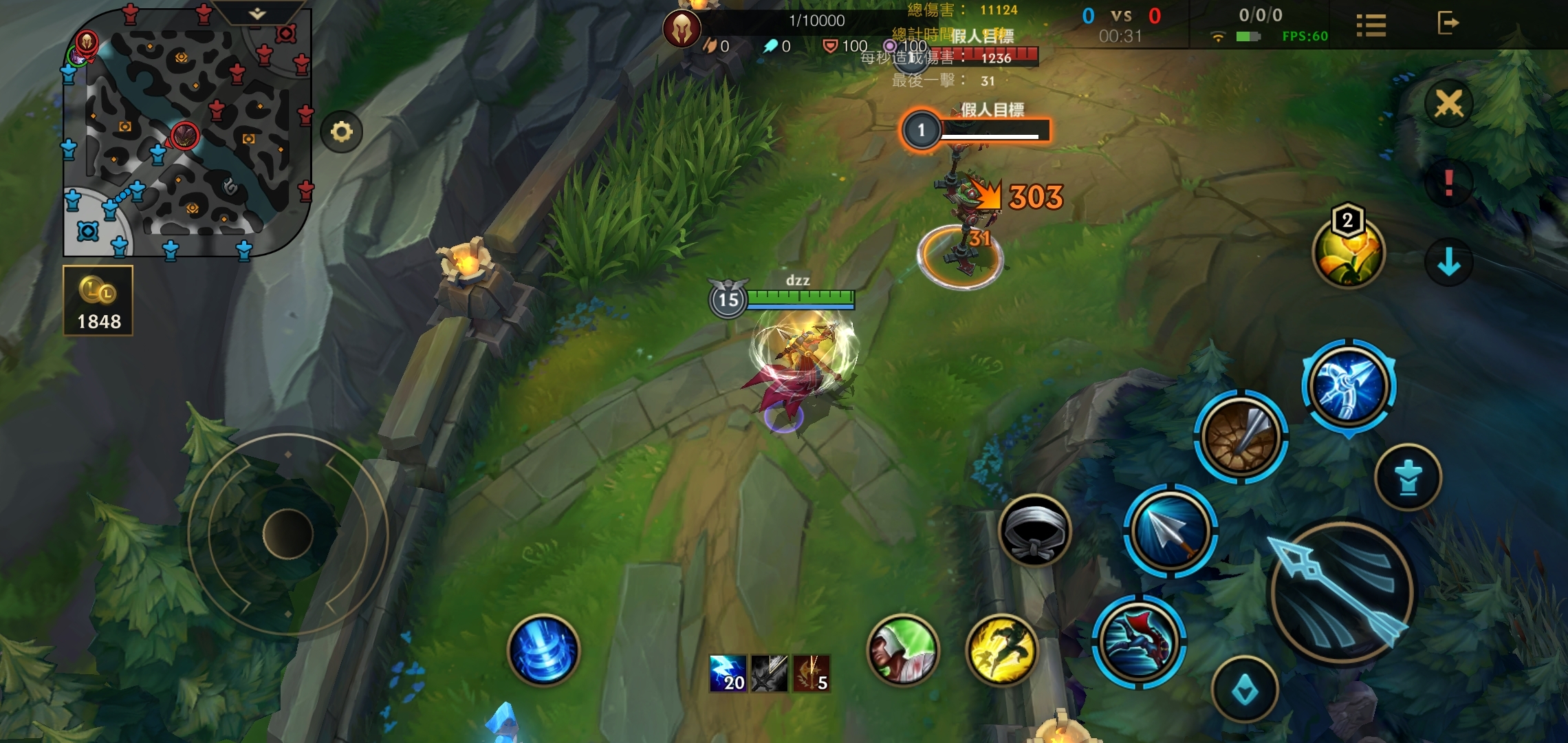Use the black headband item active
This screenshot has width=1568, height=743.
(1034, 530)
